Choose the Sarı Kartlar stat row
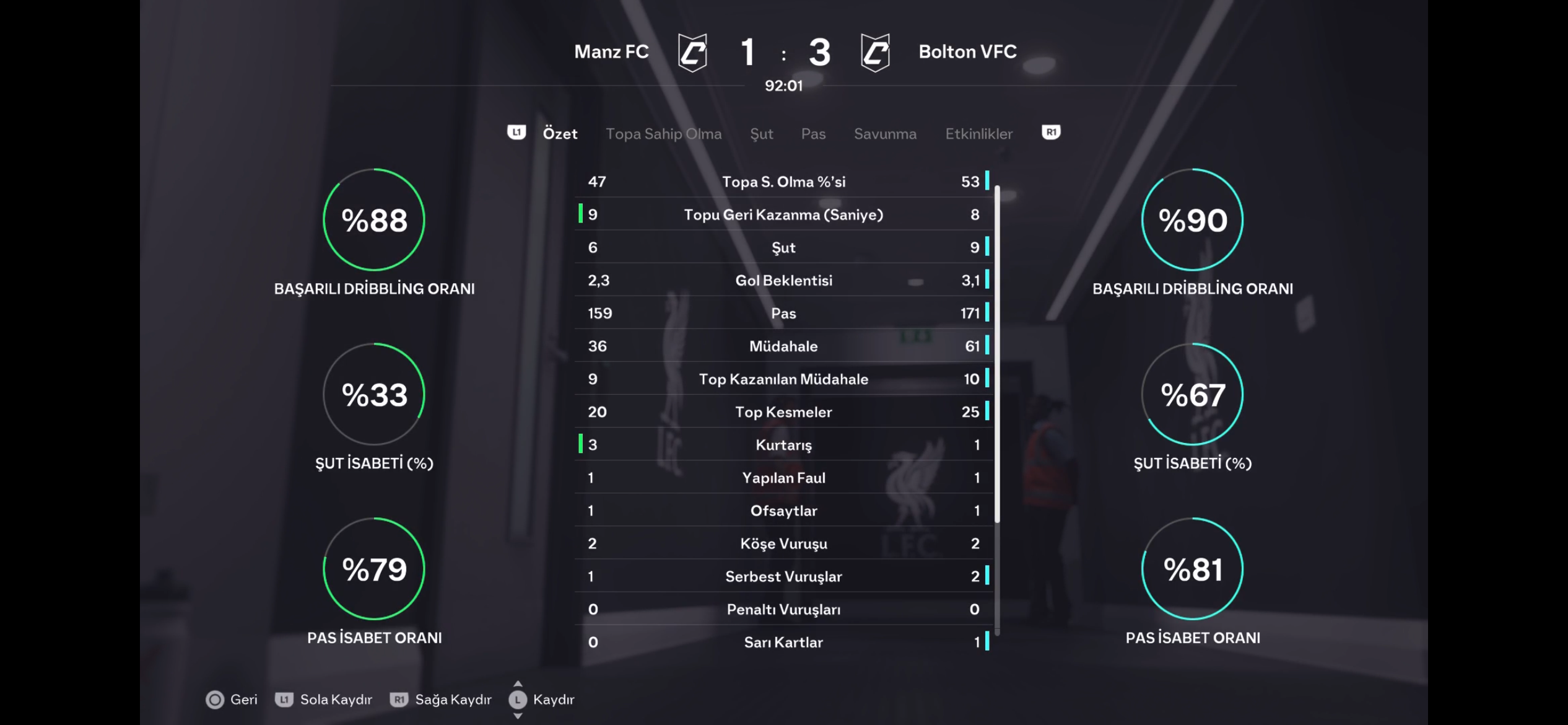1568x725 pixels. 783,642
